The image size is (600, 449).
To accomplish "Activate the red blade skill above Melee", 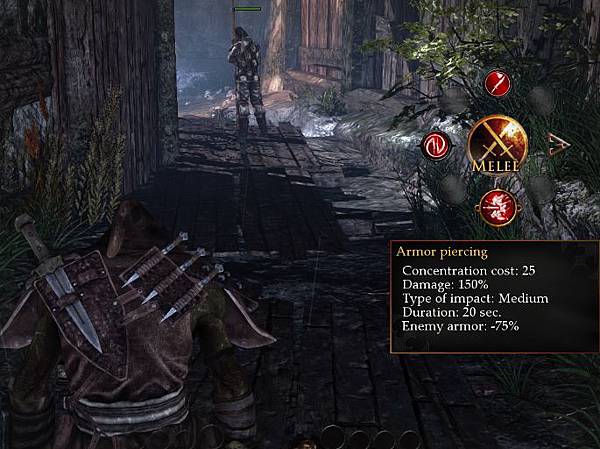I will [x=496, y=84].
